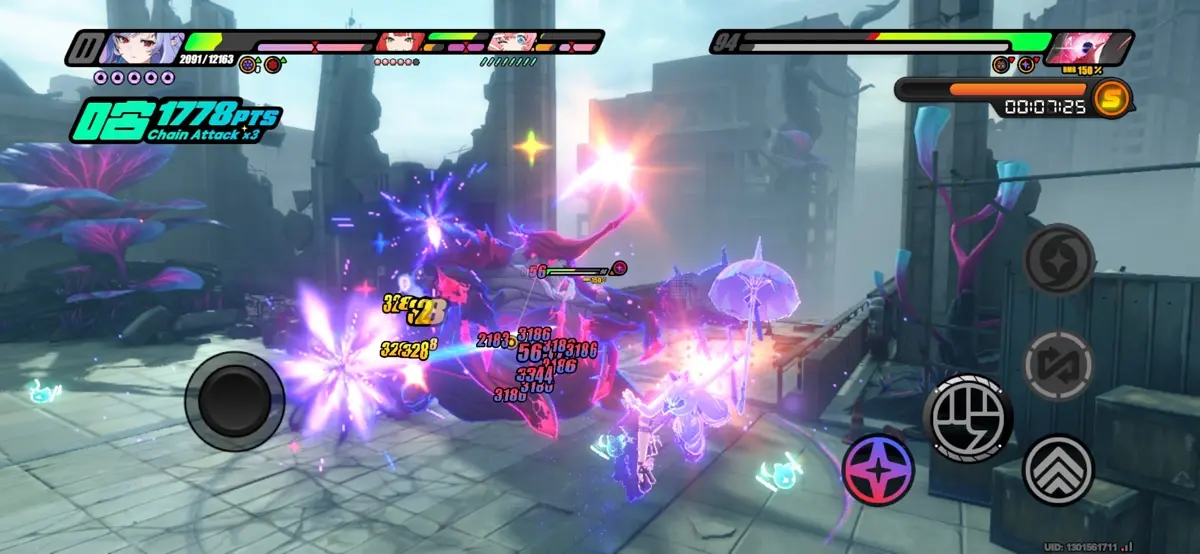Select the red-haired teammate portrait

[400, 43]
